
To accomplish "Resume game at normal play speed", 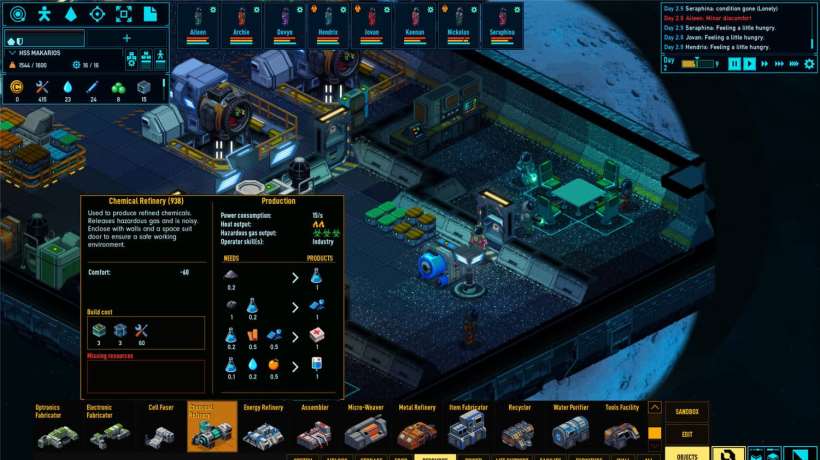I will (x=750, y=64).
